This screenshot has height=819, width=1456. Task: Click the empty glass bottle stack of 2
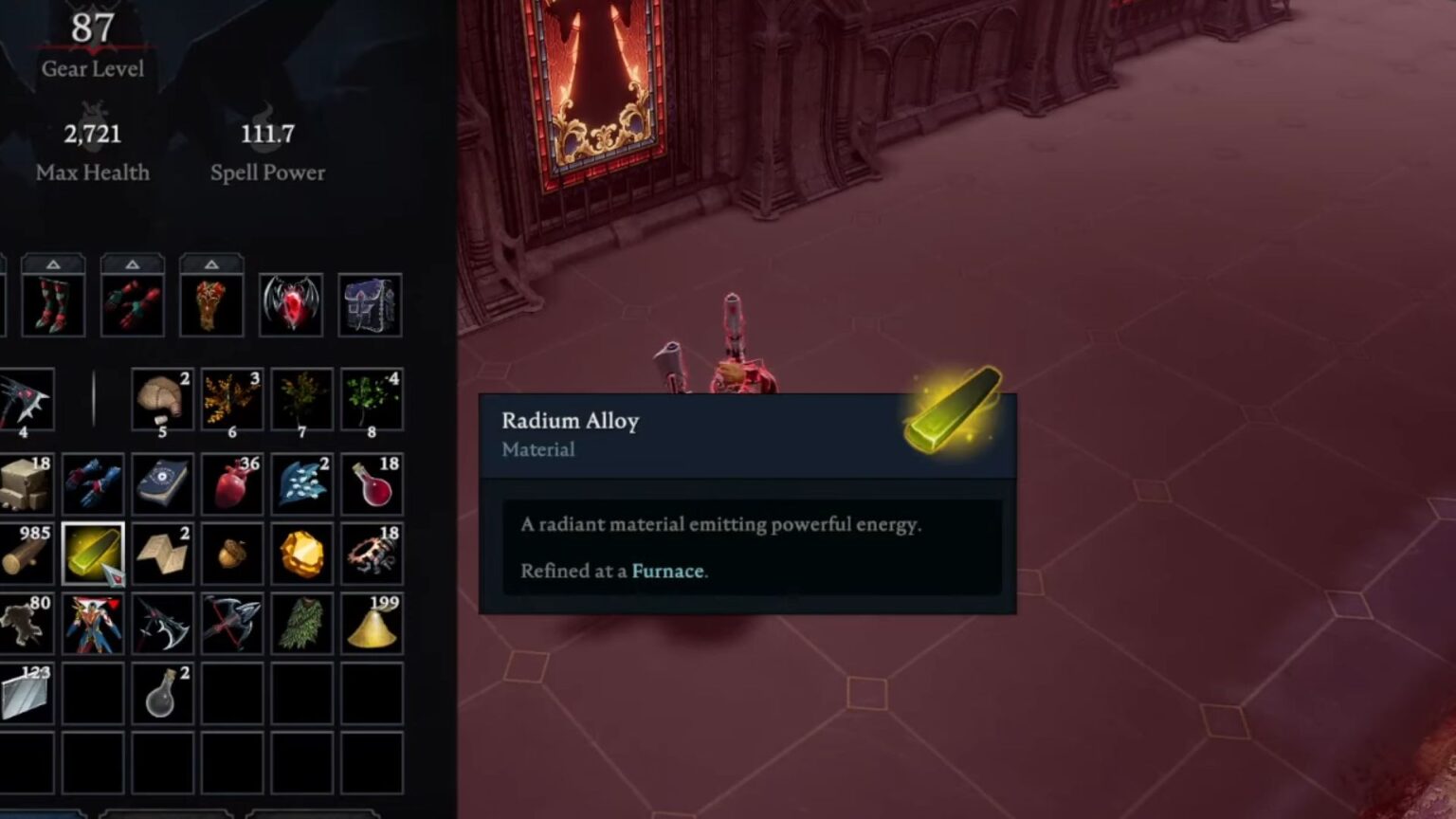pyautogui.click(x=162, y=692)
